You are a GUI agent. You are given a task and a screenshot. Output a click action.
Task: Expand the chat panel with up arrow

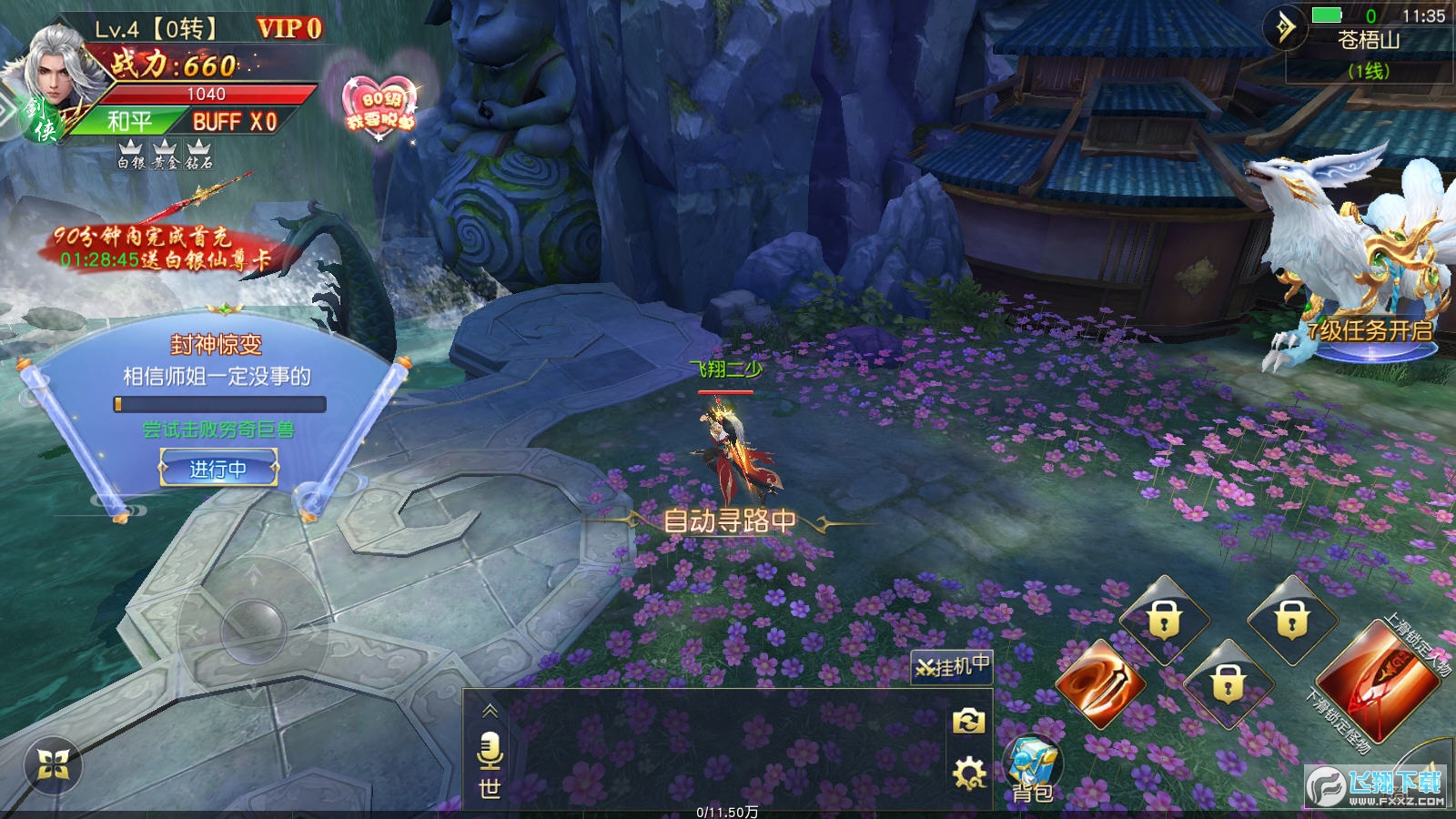coord(490,711)
